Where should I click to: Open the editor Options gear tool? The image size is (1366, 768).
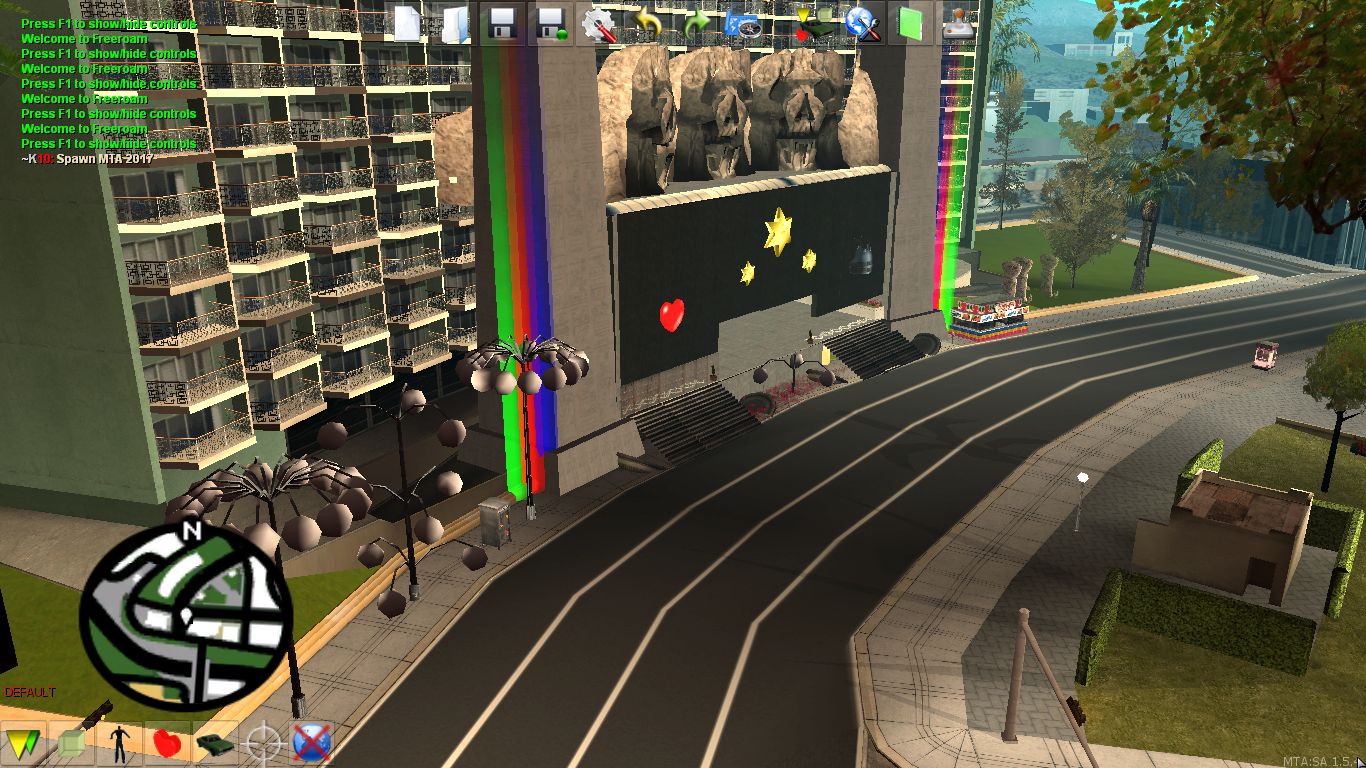(x=598, y=25)
